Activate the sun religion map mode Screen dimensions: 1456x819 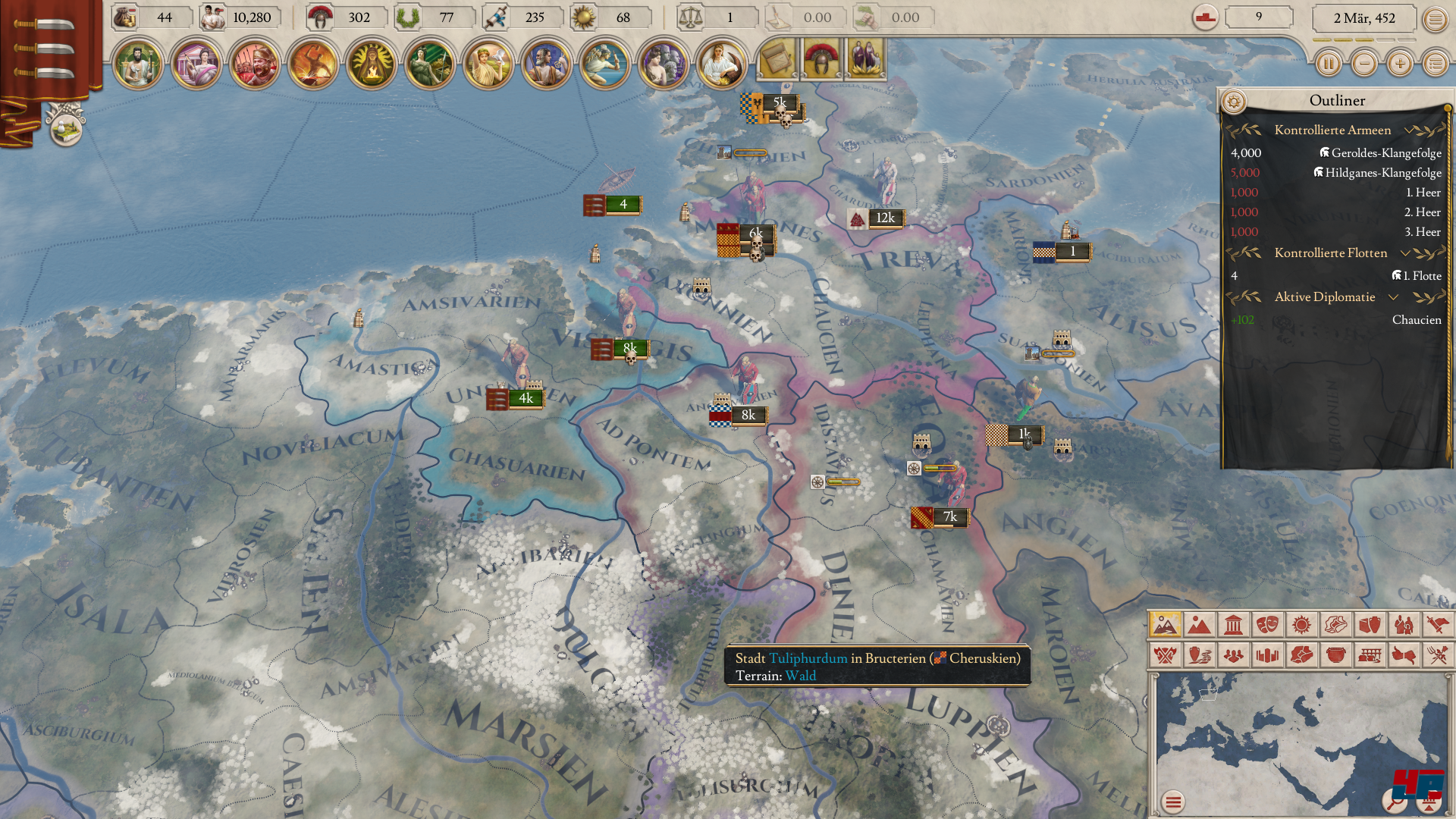[1302, 625]
